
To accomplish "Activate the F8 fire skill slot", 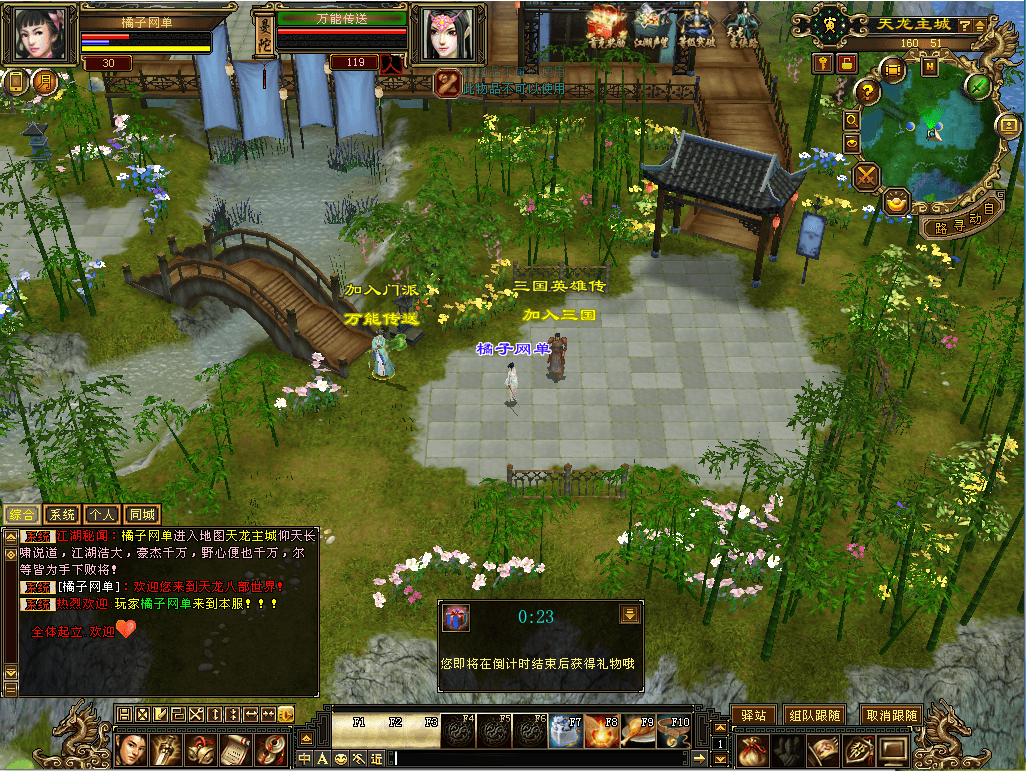I will pyautogui.click(x=601, y=733).
